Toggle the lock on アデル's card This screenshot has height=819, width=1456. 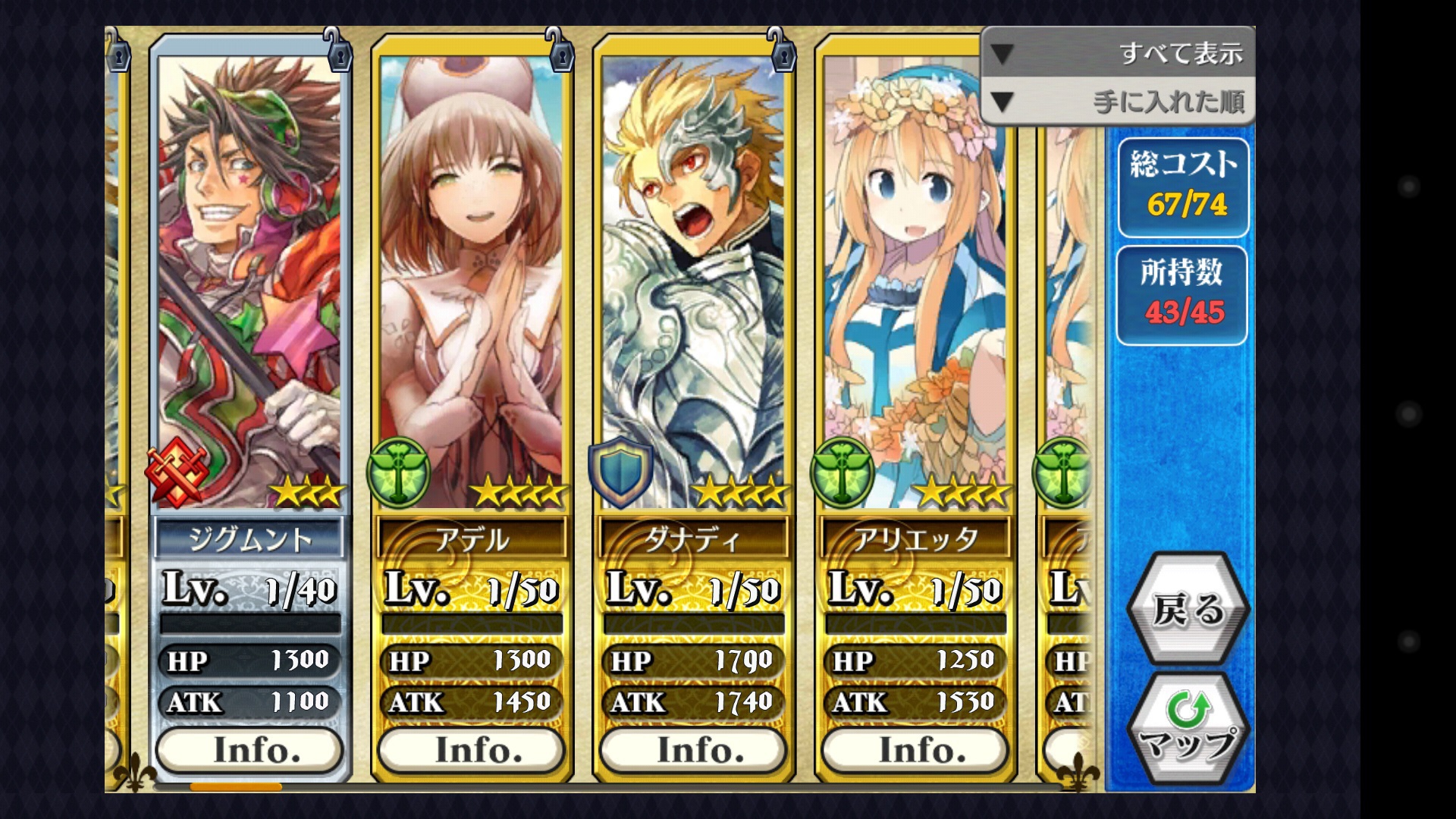tap(559, 50)
